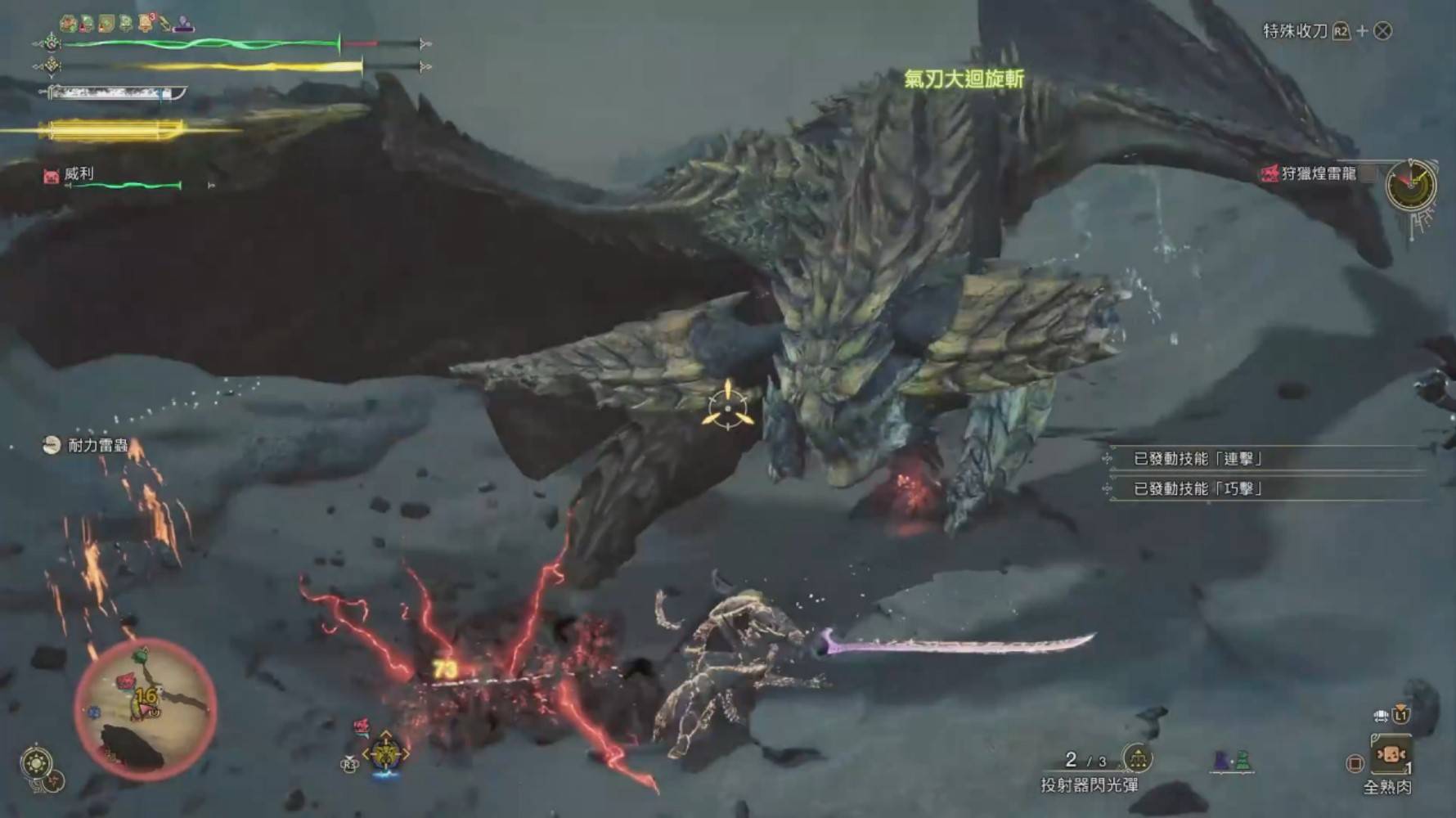Select the 投射器閃光彈 slinger ammo icon
Image resolution: width=1456 pixels, height=818 pixels.
pyautogui.click(x=1137, y=759)
